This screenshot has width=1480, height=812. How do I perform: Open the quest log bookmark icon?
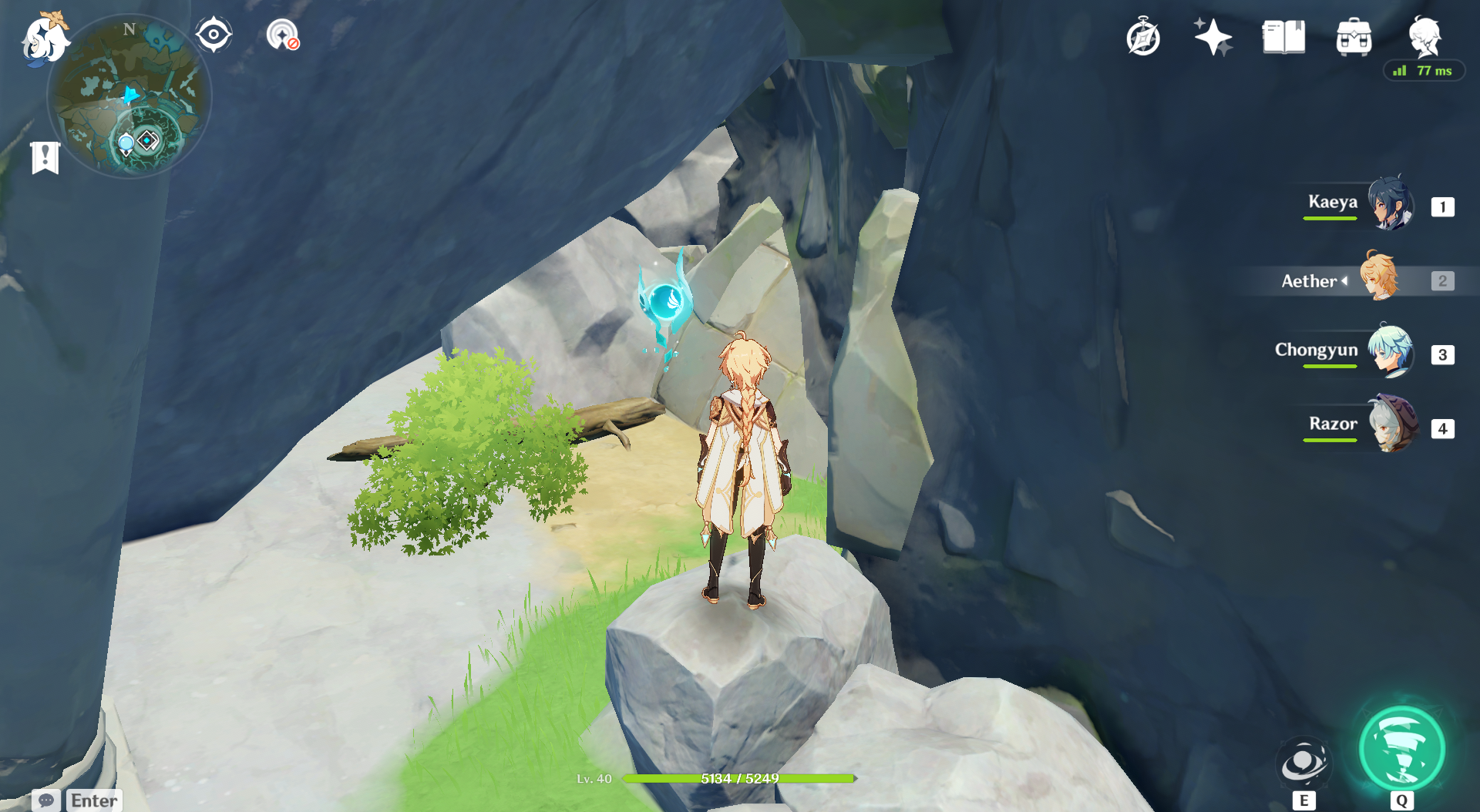point(45,158)
